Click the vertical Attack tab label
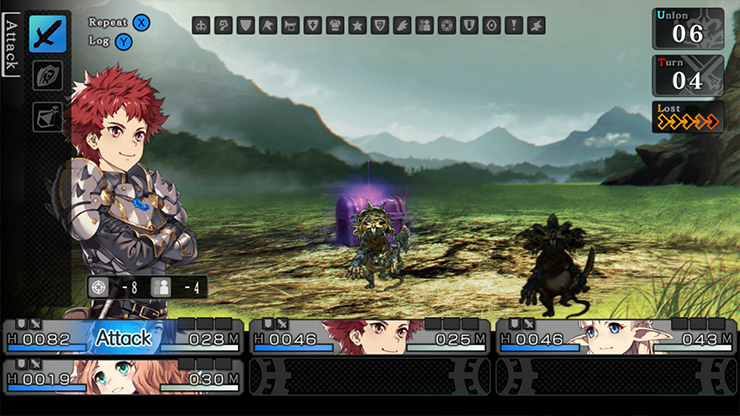This screenshot has width=740, height=416. pyautogui.click(x=10, y=45)
